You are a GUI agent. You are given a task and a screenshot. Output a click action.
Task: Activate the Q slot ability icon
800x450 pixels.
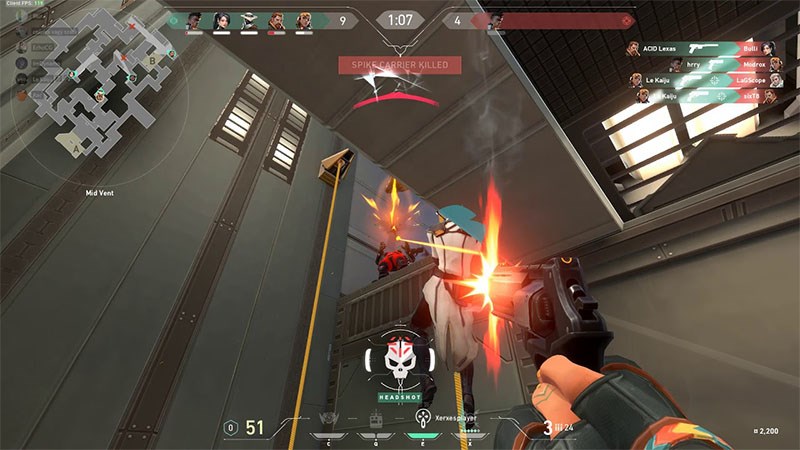(x=374, y=421)
